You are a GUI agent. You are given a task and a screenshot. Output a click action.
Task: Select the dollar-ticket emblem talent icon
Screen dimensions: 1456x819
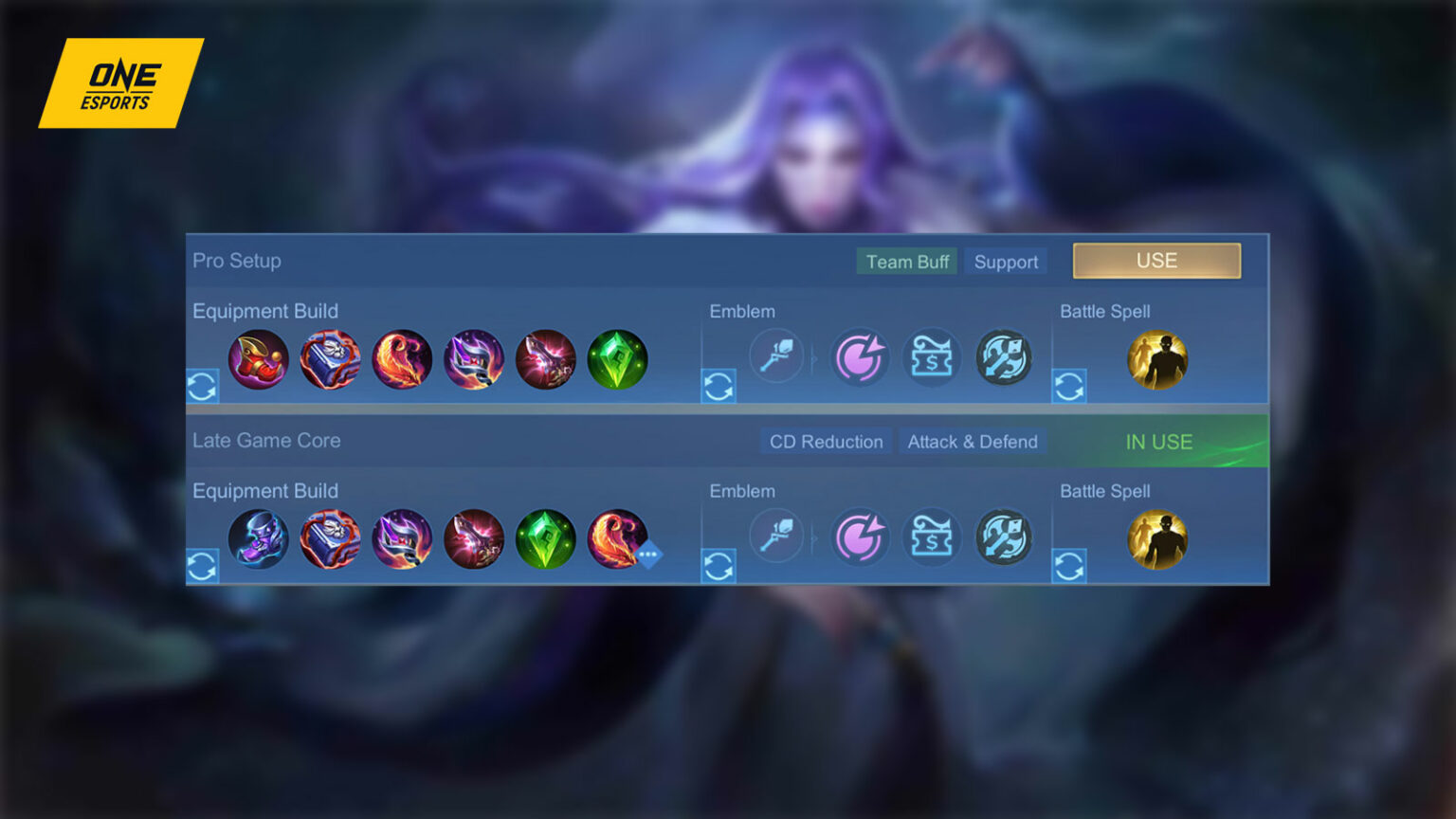tap(933, 358)
